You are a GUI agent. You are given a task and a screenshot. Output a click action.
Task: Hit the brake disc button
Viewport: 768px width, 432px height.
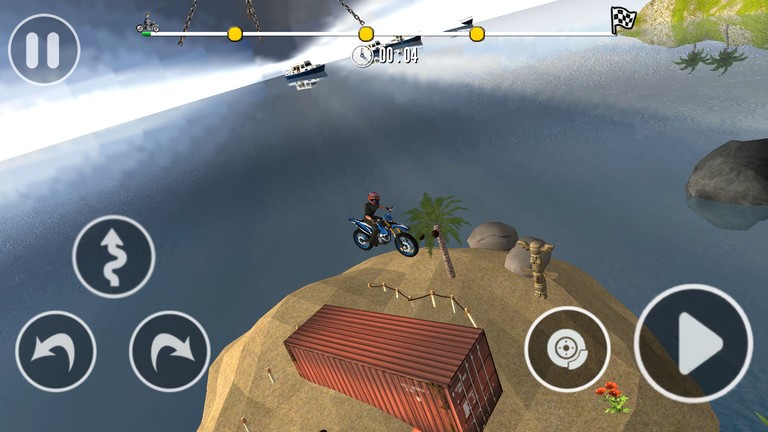[567, 349]
